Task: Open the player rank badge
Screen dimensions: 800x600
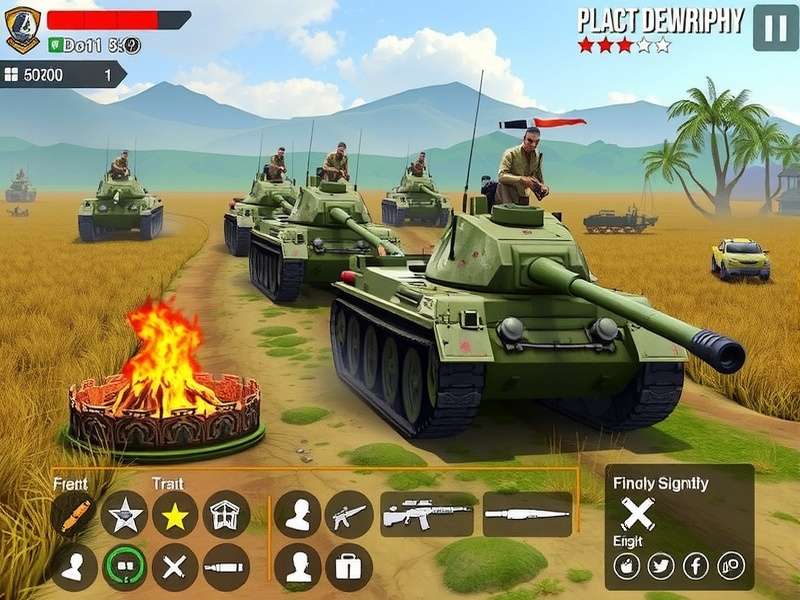Action: 22,29
